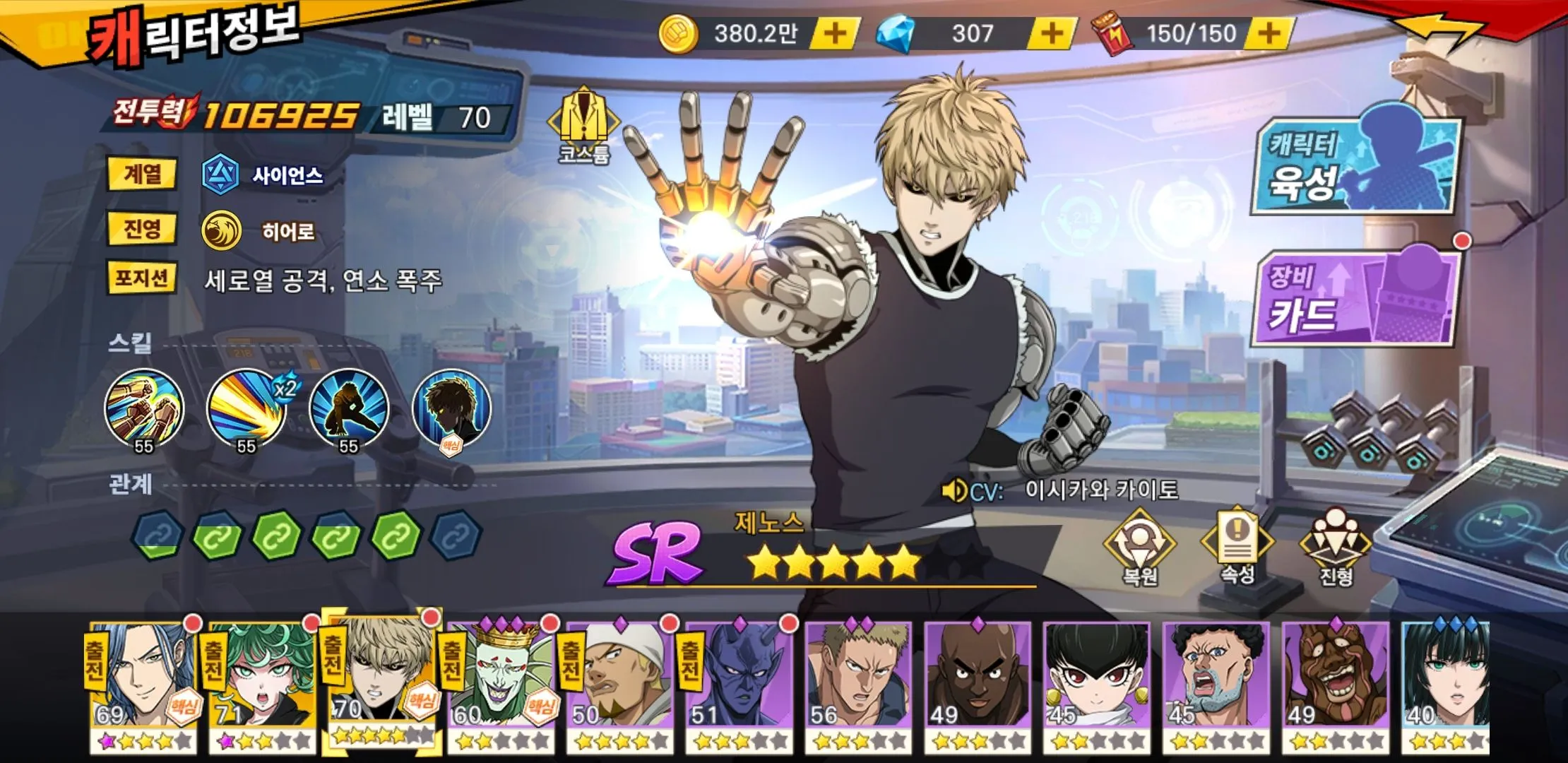The width and height of the screenshot is (1568, 763).
Task: Inspect the double-fist punch skill icon
Action: pos(144,410)
